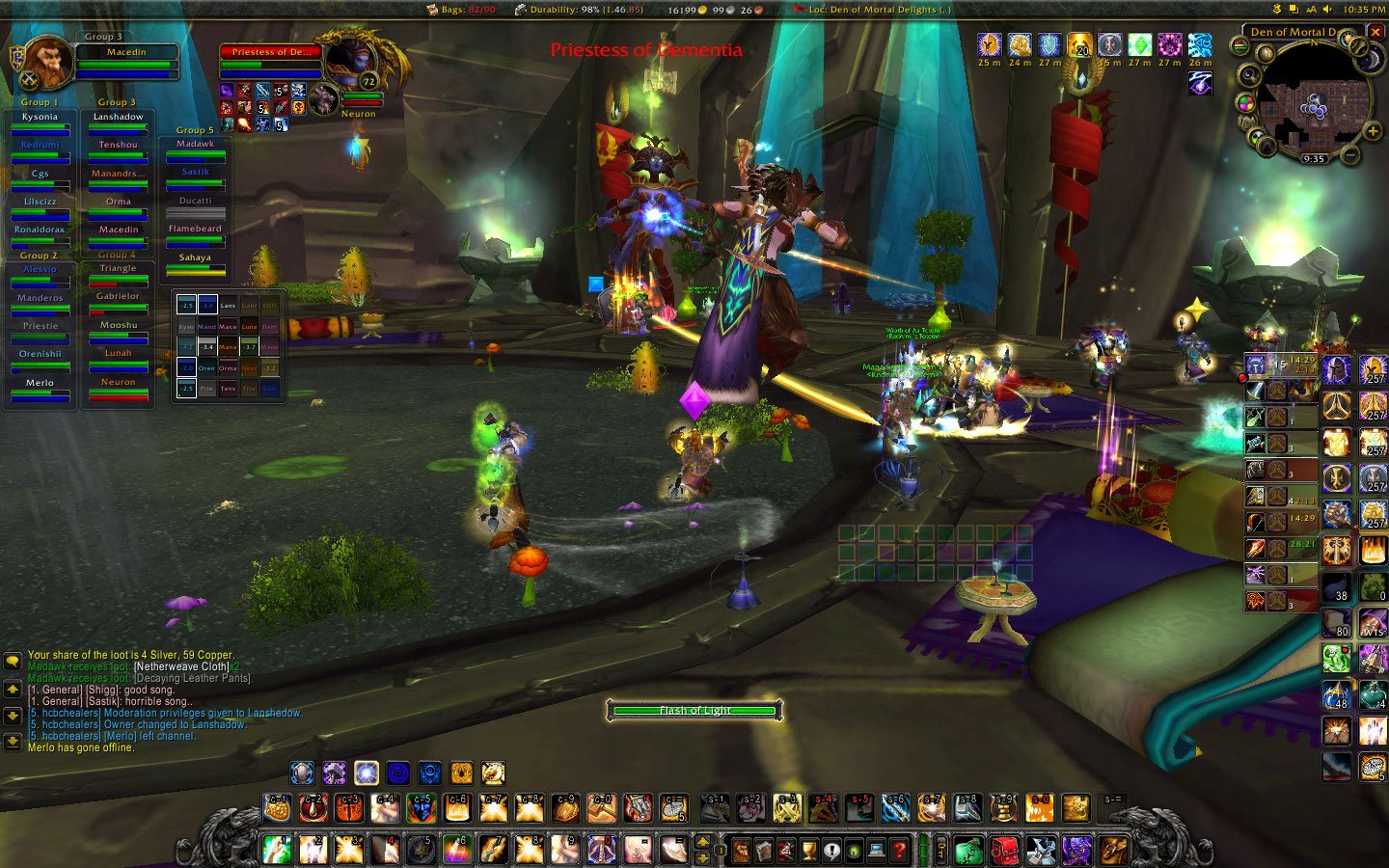The height and width of the screenshot is (868, 1389).
Task: Zoom out the minimap with the minus button
Action: click(x=1350, y=154)
